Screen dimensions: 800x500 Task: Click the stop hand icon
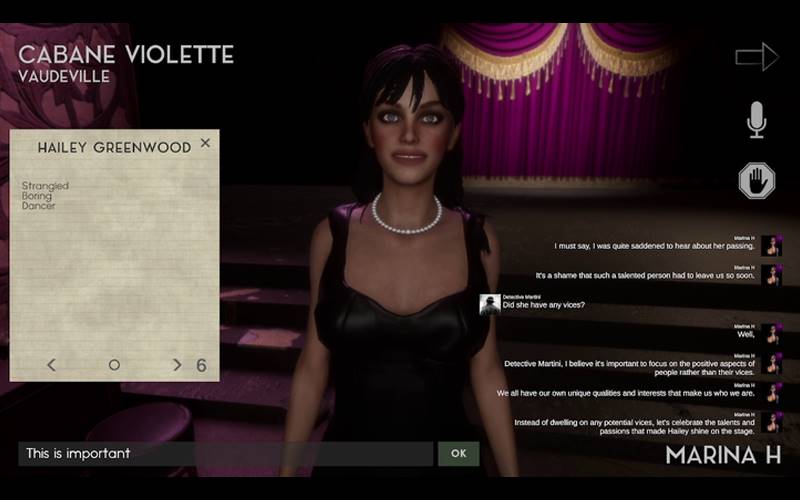point(757,181)
